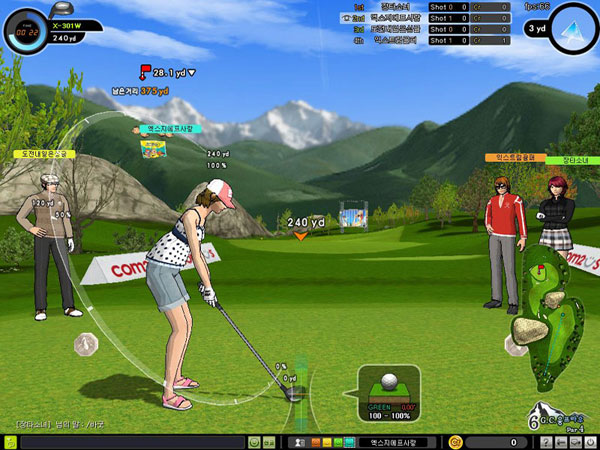This screenshot has width=600, height=450.
Task: Select the 2nd place player scoreboard row
Action: click(x=420, y=18)
